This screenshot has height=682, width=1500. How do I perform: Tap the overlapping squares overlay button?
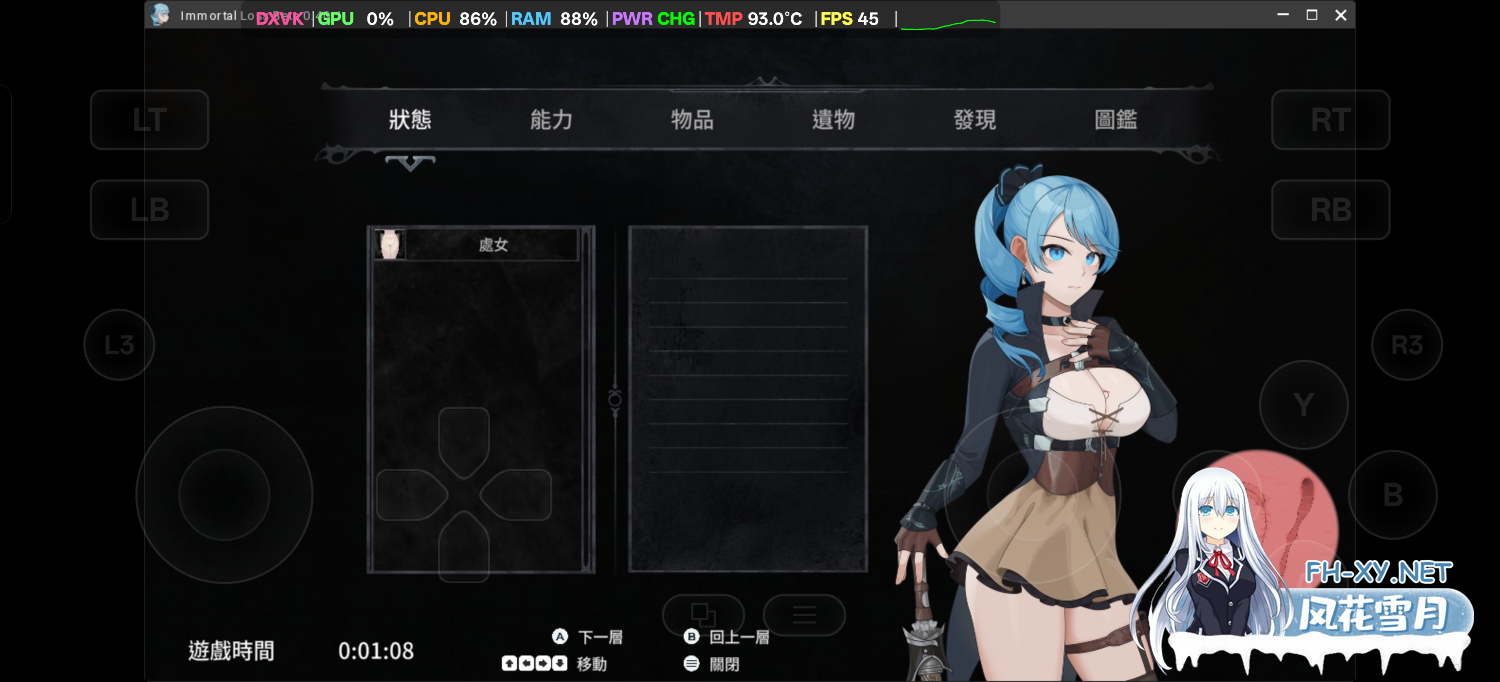tap(703, 615)
